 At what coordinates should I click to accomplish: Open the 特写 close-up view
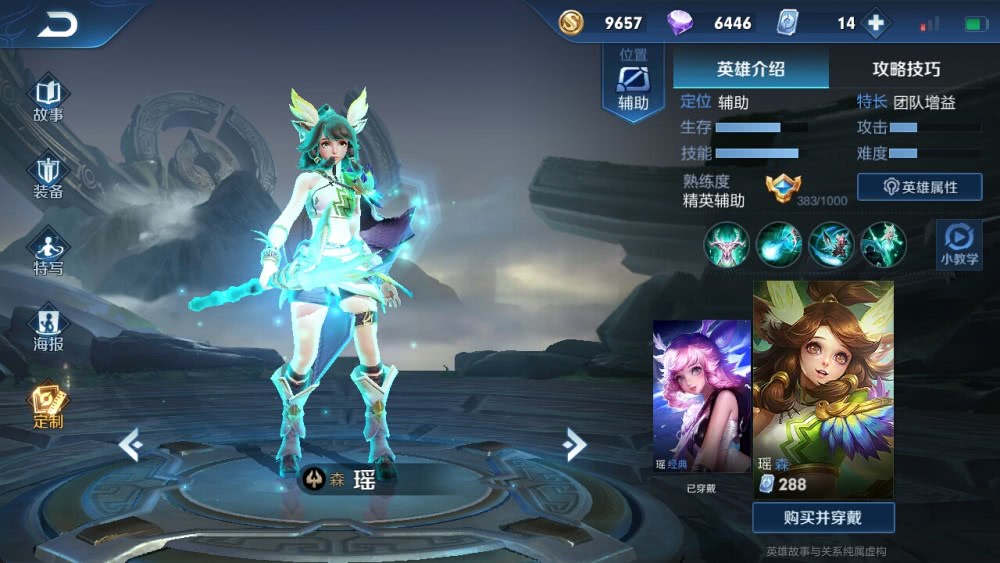48,252
